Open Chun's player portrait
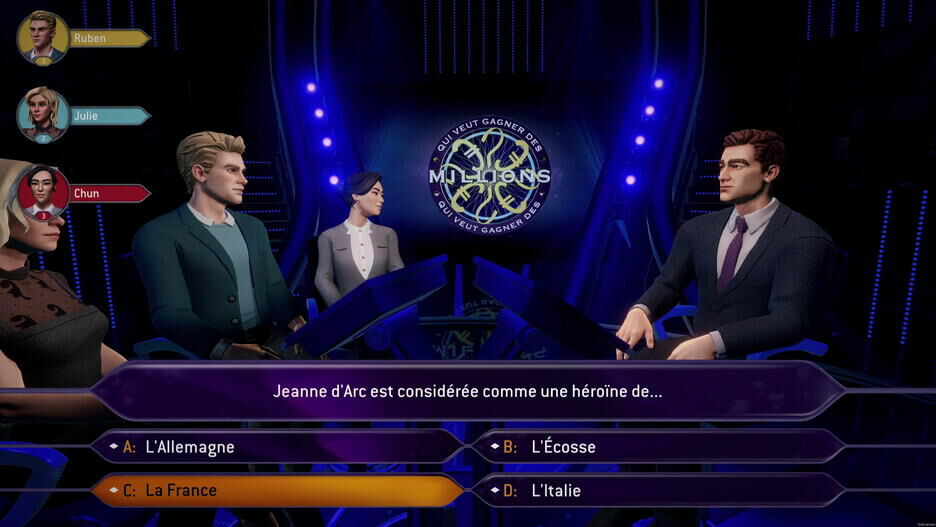 pos(43,191)
